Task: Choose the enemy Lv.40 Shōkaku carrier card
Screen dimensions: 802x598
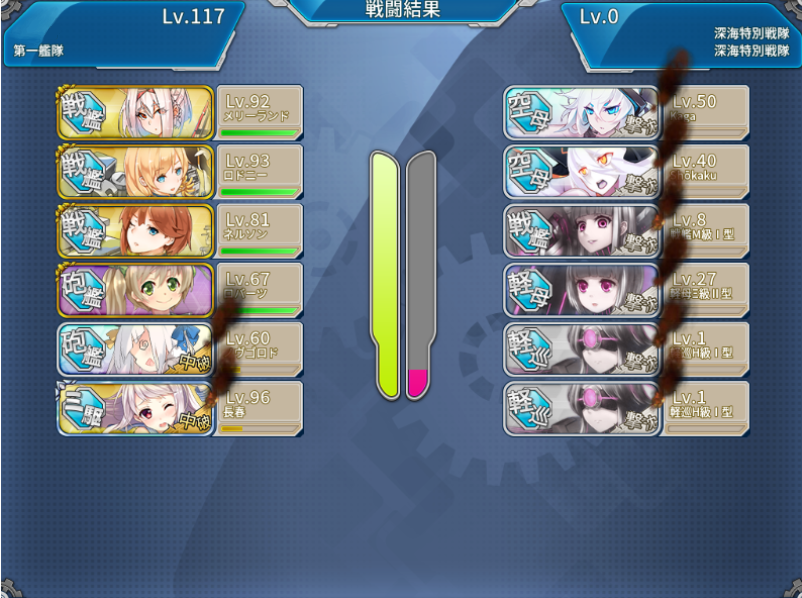Action: [x=626, y=171]
